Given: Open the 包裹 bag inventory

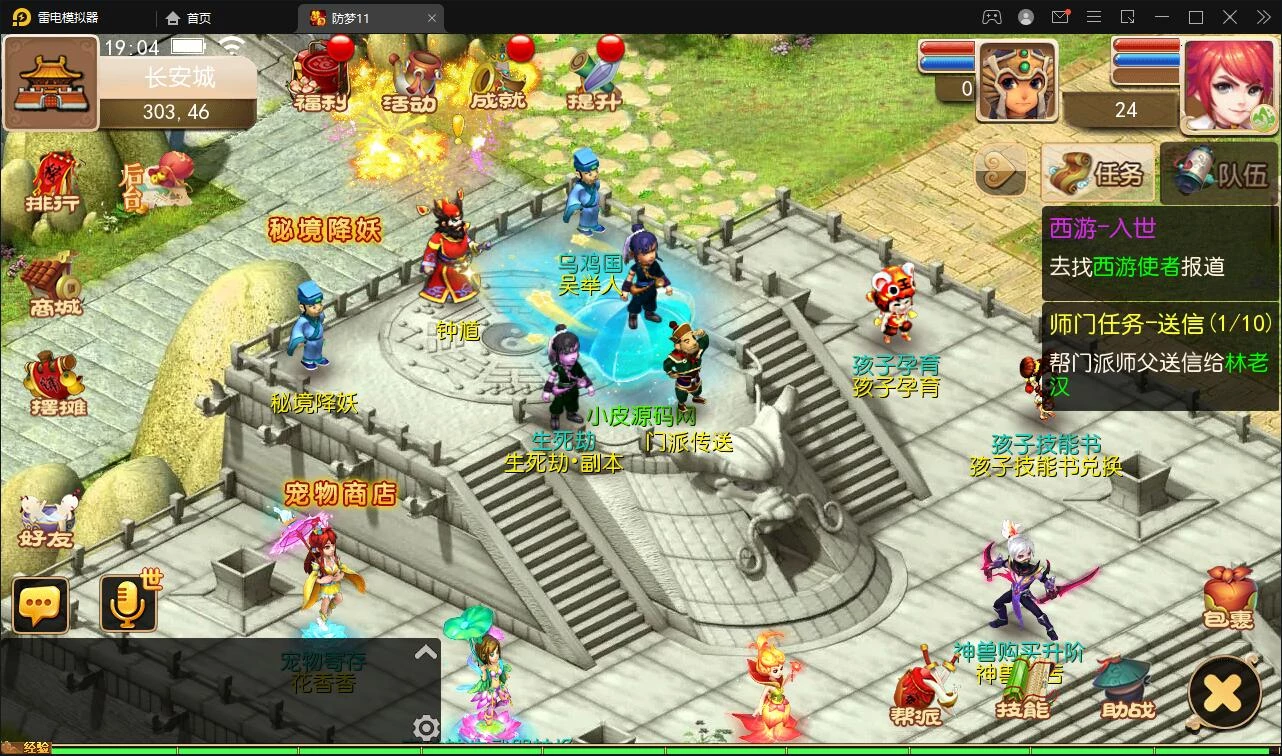Looking at the screenshot, I should click(x=1228, y=599).
